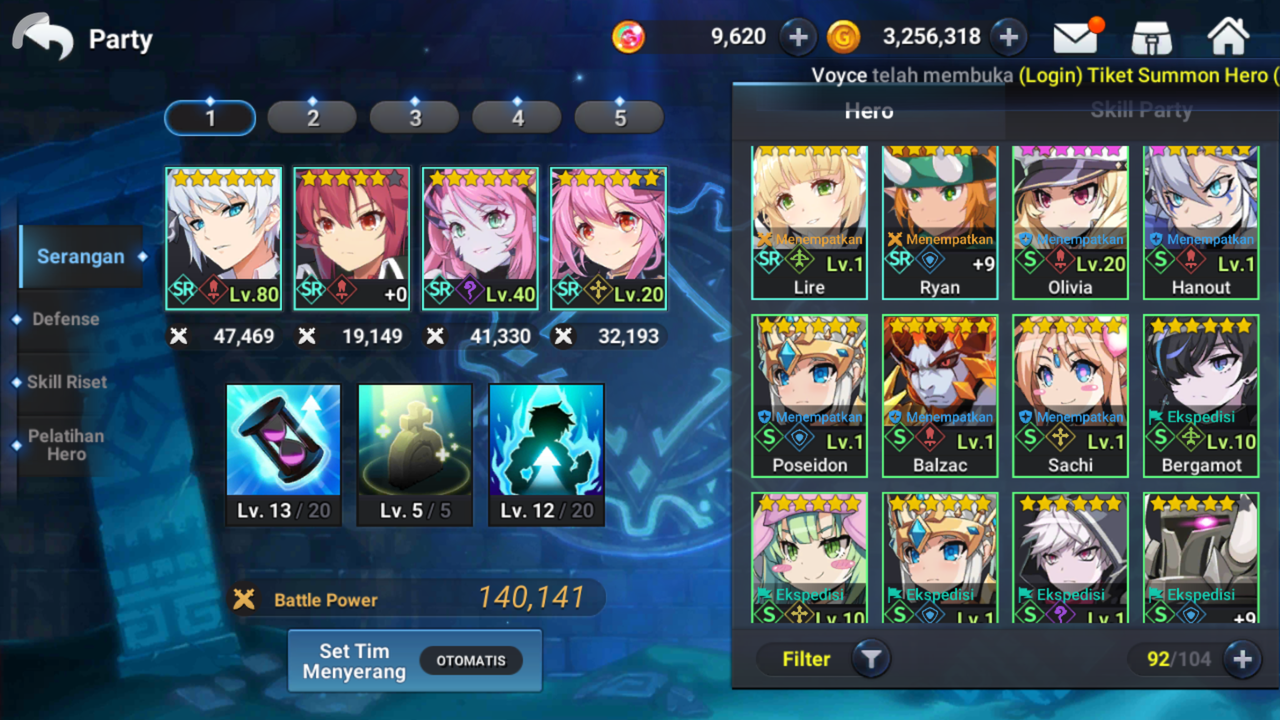Add more gems with the plus button
The width and height of the screenshot is (1280, 720).
(798, 38)
